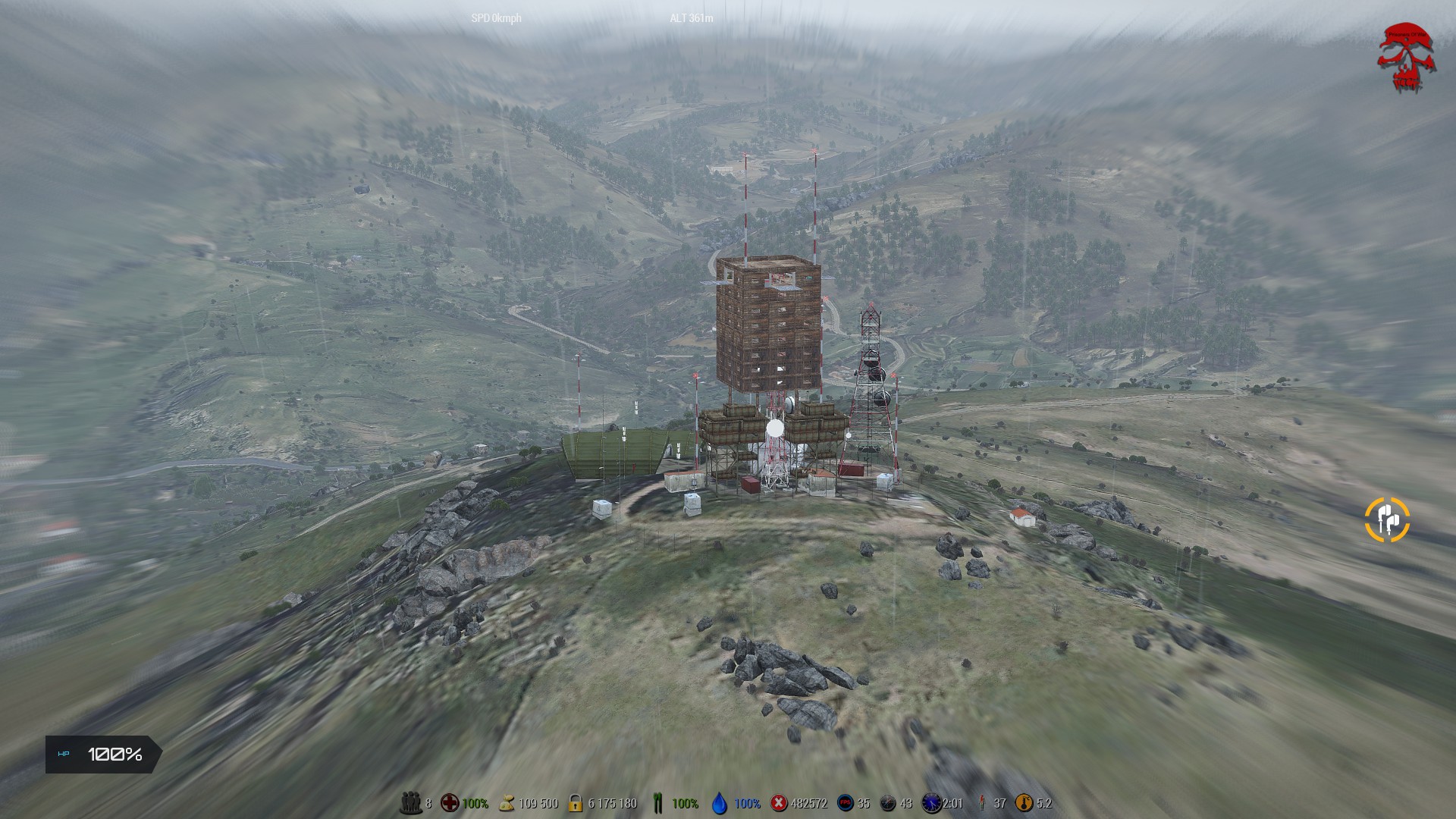Screen dimensions: 1456x819
Task: Select the blue water drop thirst icon
Action: click(x=720, y=803)
